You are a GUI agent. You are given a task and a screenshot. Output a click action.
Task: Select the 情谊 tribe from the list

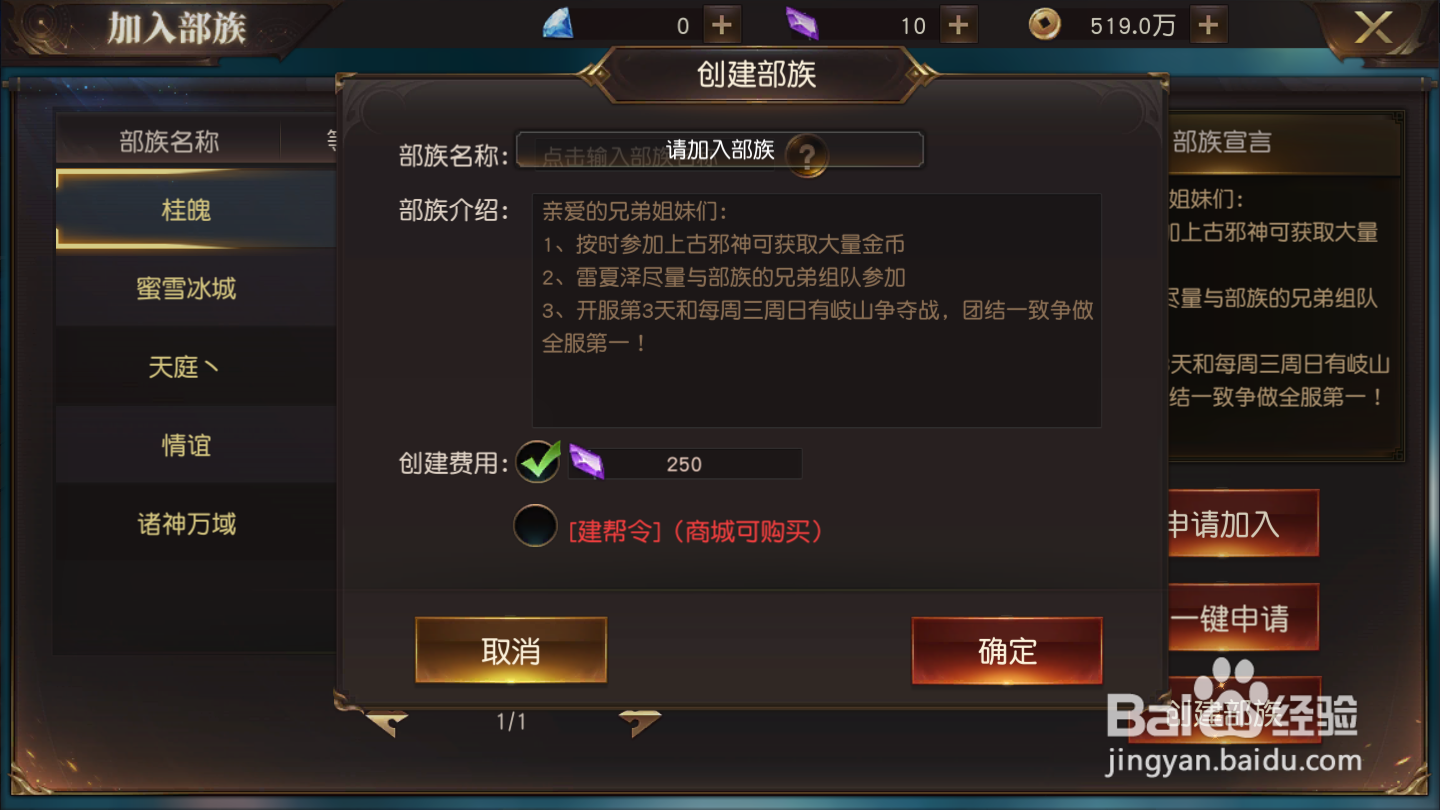[185, 445]
